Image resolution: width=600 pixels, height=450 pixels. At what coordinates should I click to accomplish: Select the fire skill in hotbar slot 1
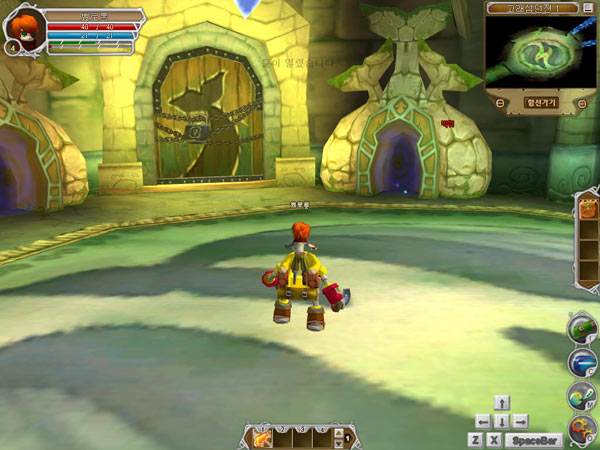264,438
